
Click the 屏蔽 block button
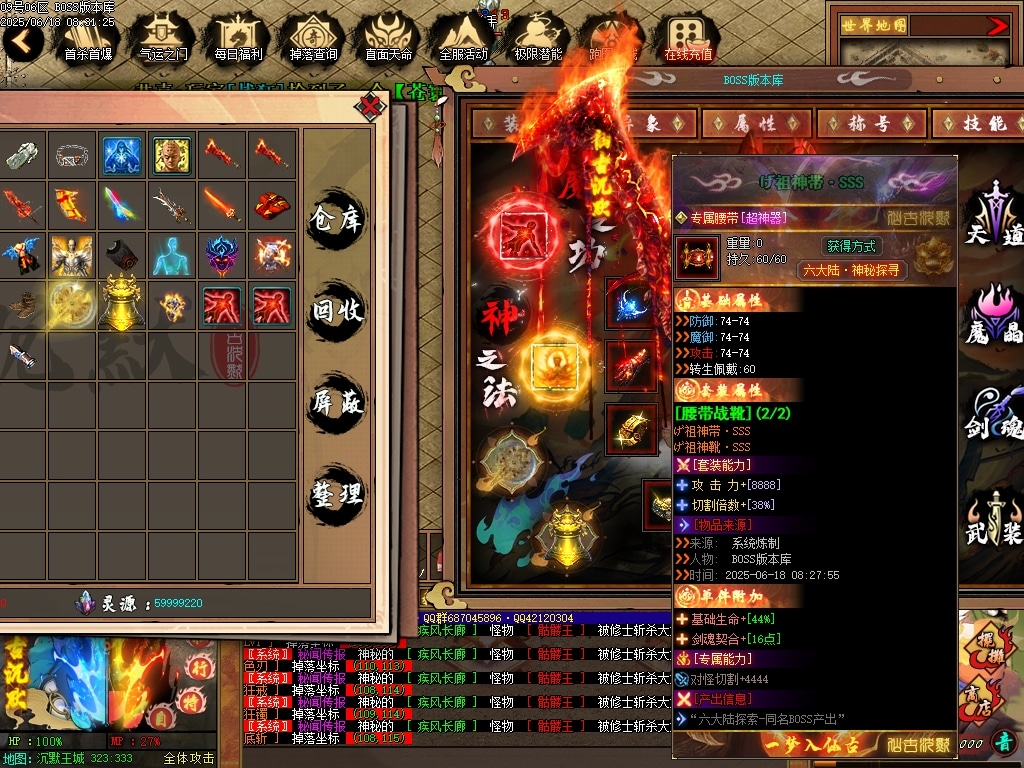pyautogui.click(x=336, y=402)
